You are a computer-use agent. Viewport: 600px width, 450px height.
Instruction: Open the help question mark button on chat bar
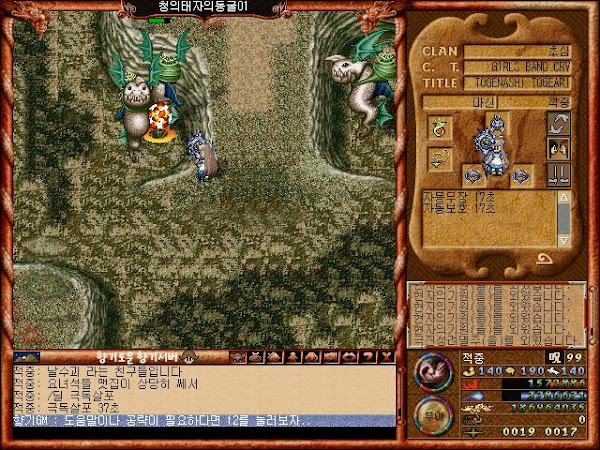point(370,356)
